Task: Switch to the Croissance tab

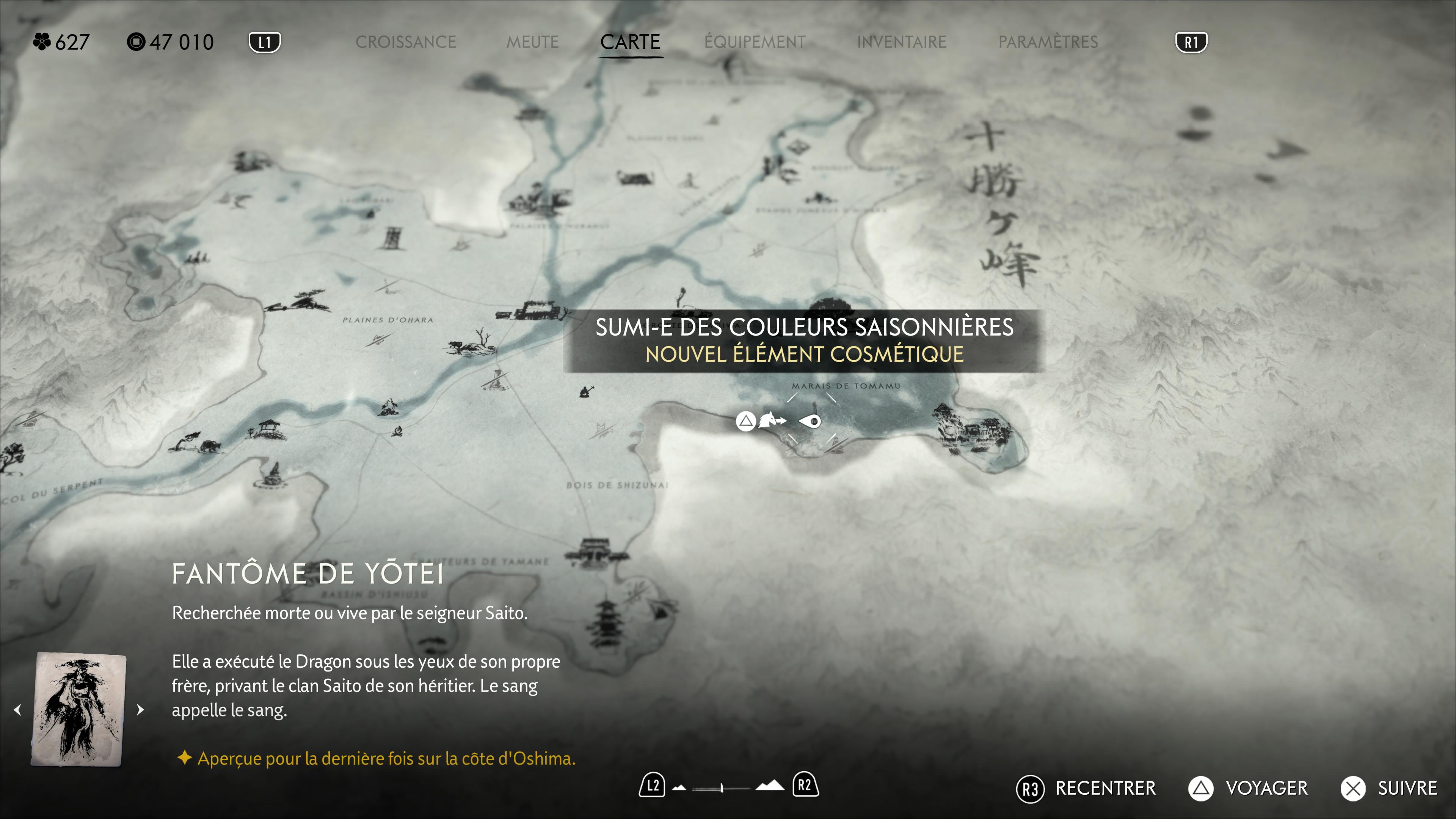Action: 405,42
